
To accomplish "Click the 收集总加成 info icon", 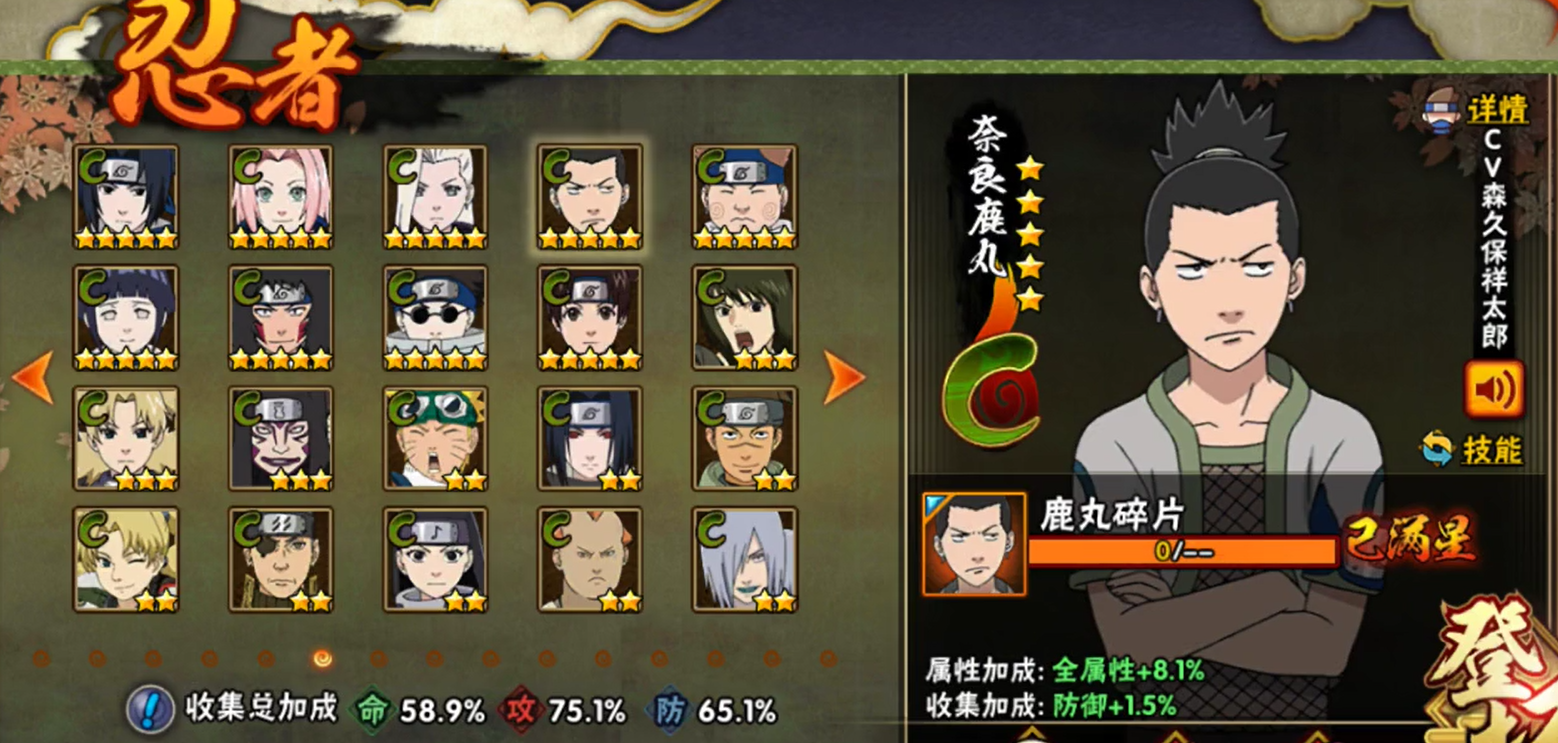I will point(148,710).
